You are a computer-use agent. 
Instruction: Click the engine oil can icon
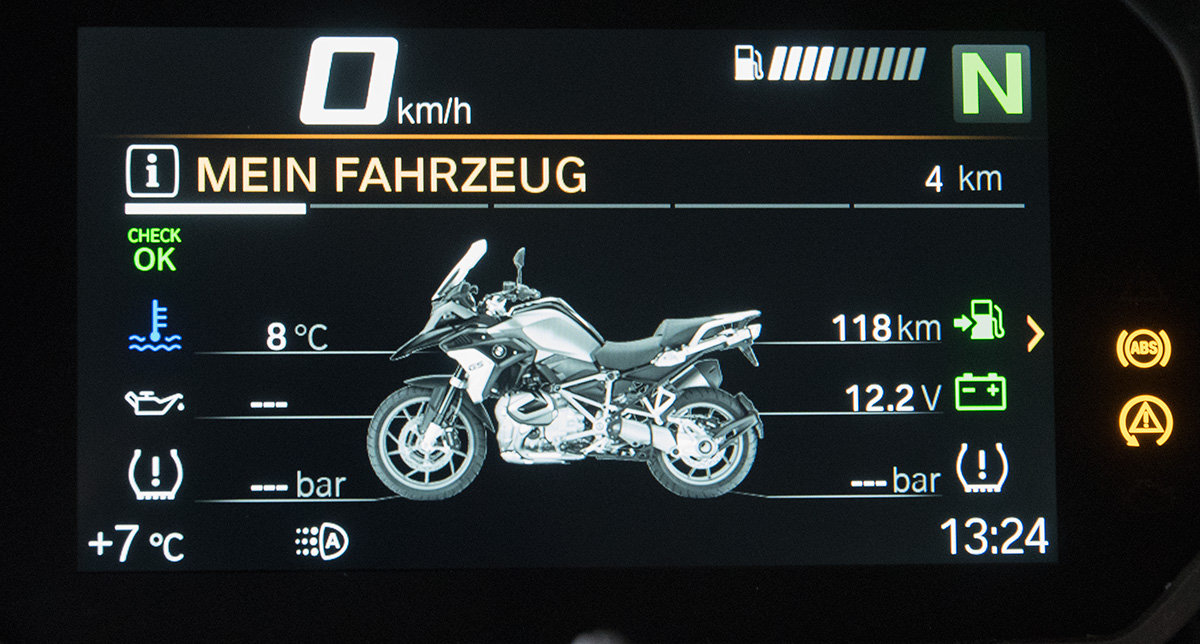point(154,401)
